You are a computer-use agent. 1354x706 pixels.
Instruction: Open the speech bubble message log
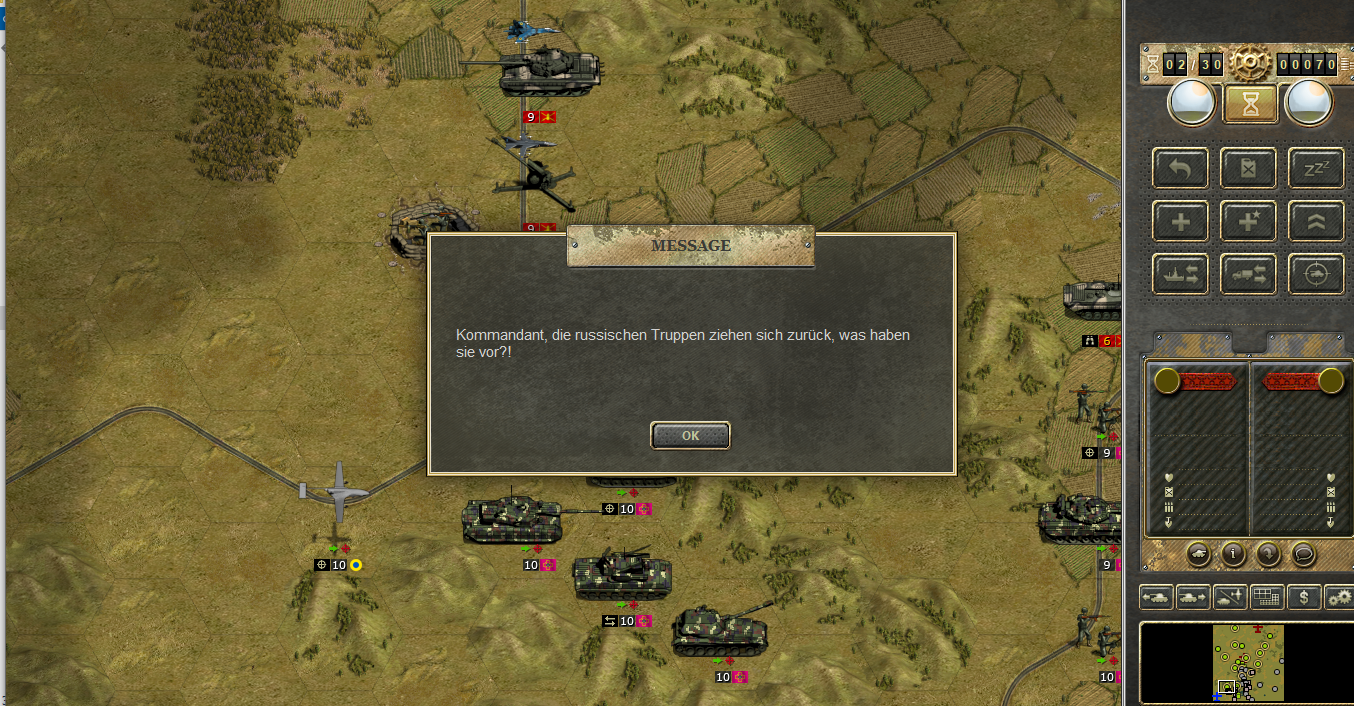pyautogui.click(x=1303, y=552)
